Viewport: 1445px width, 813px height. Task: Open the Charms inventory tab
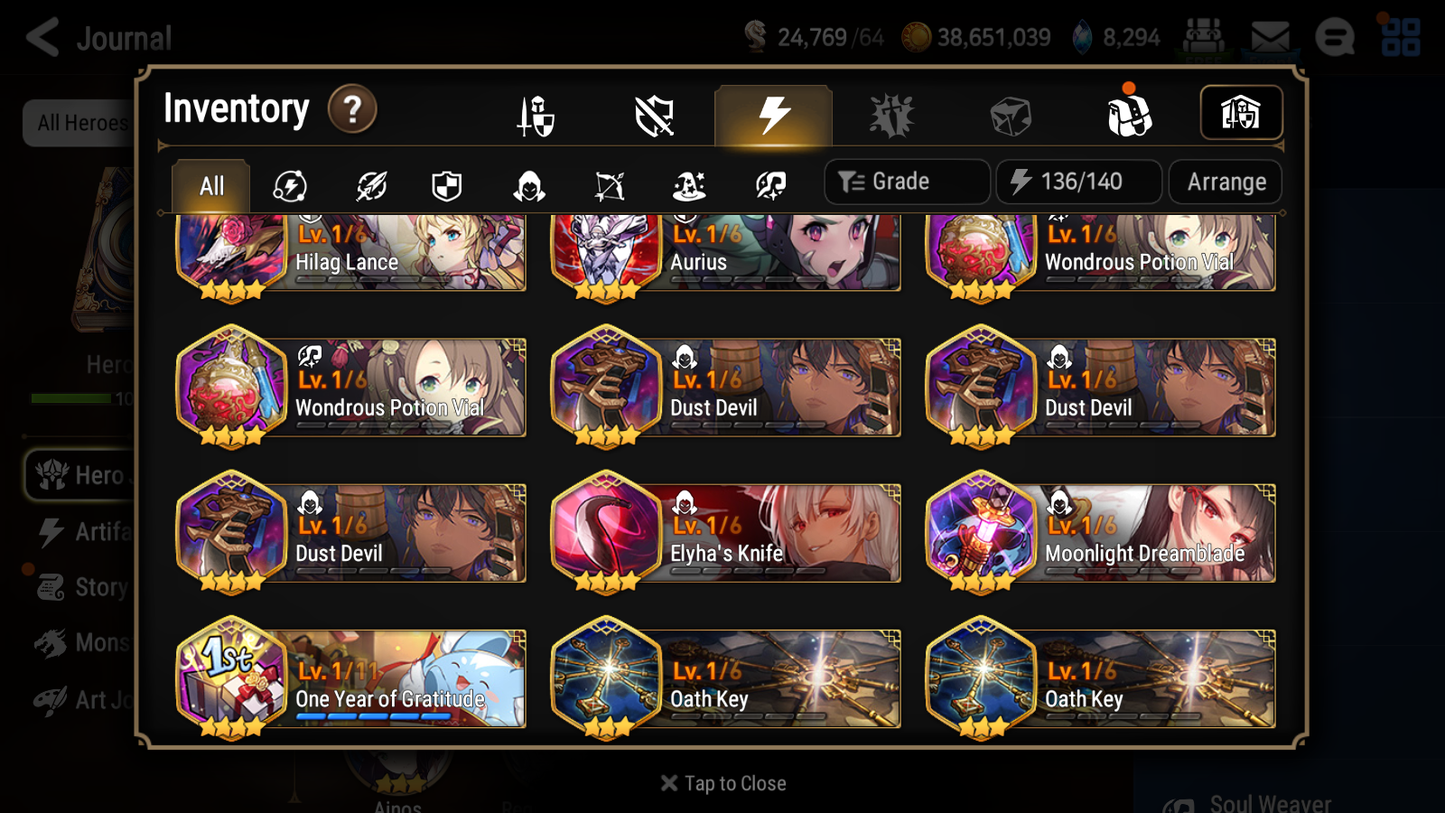[x=892, y=114]
